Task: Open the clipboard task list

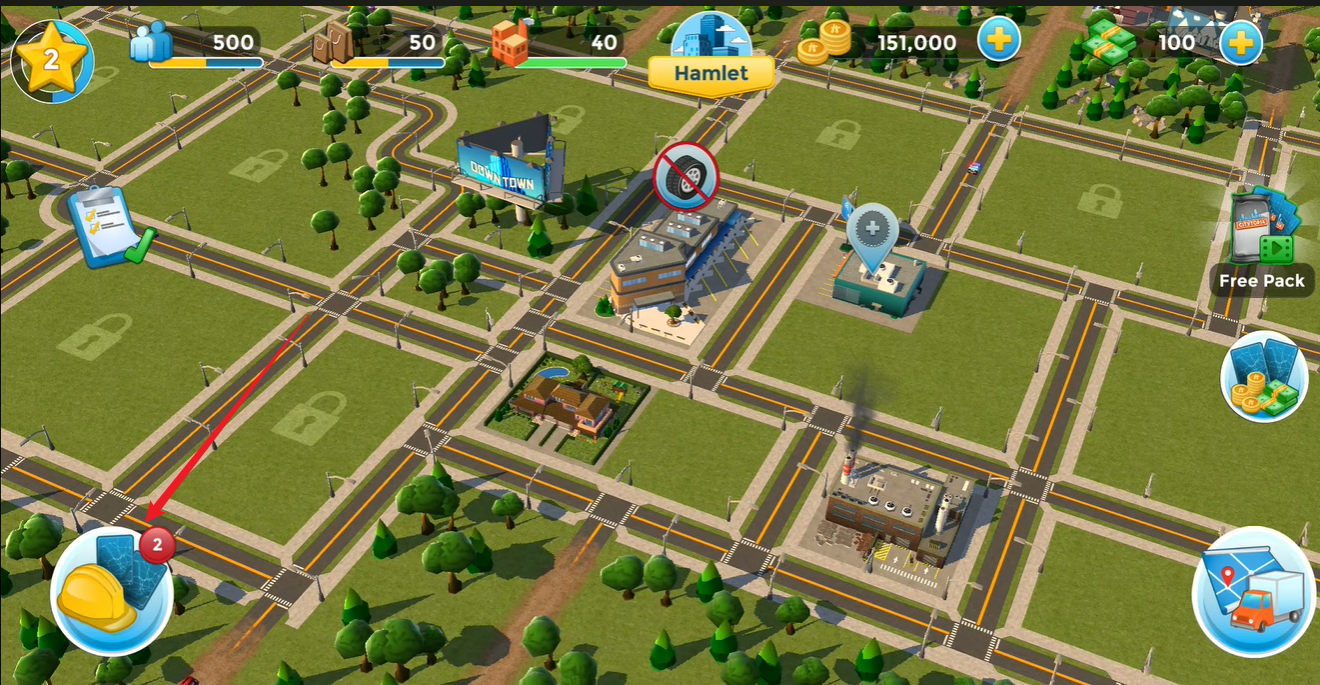Action: (x=107, y=226)
